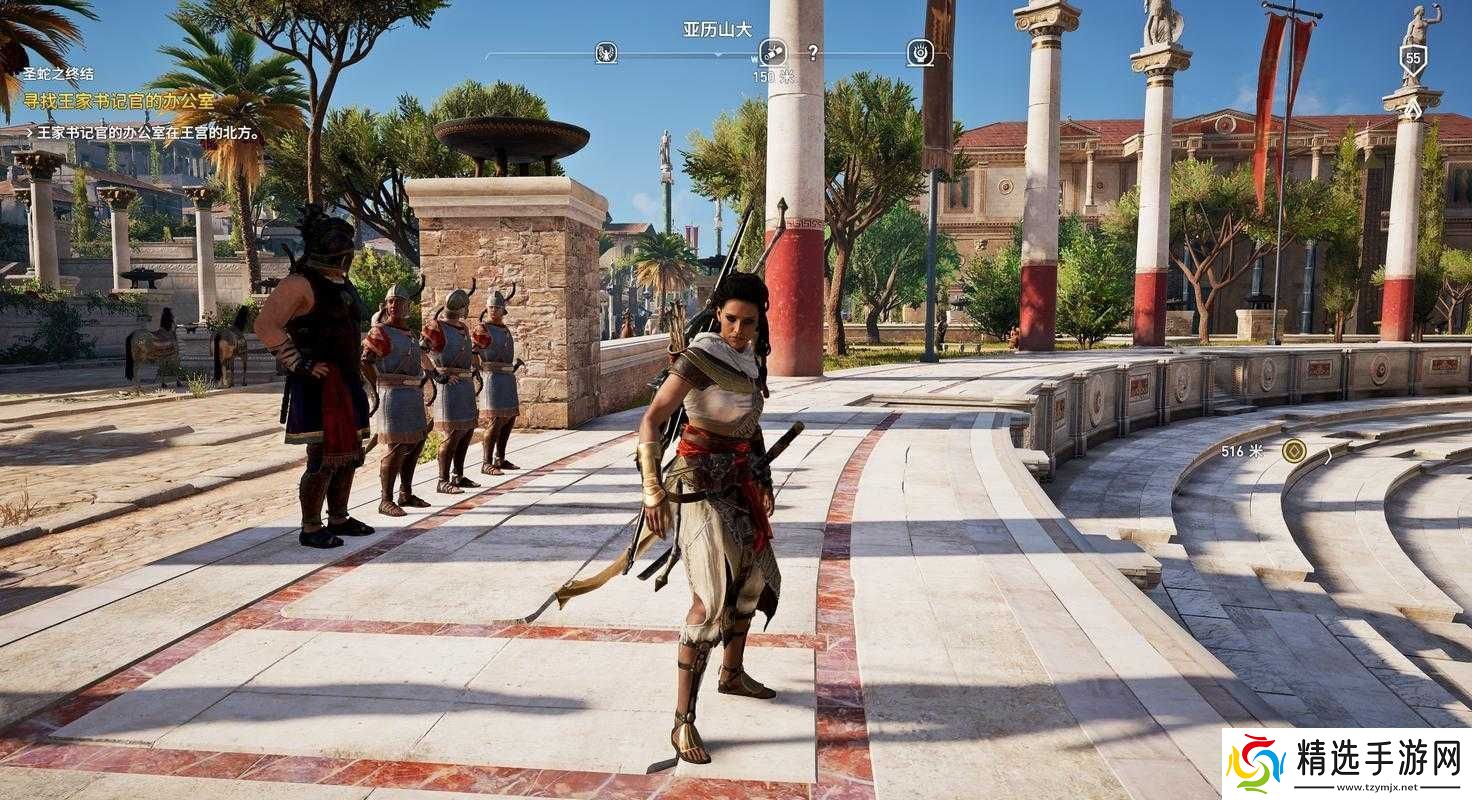This screenshot has width=1472, height=800.
Task: Click the eagle viewpoint icon on the compass
Action: tap(606, 52)
